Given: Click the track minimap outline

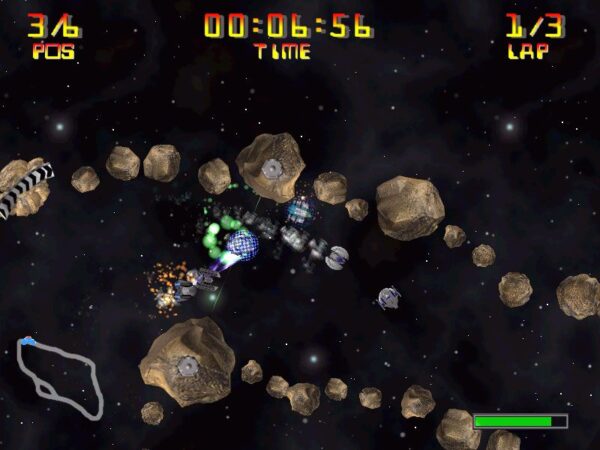Looking at the screenshot, I should [x=59, y=377].
